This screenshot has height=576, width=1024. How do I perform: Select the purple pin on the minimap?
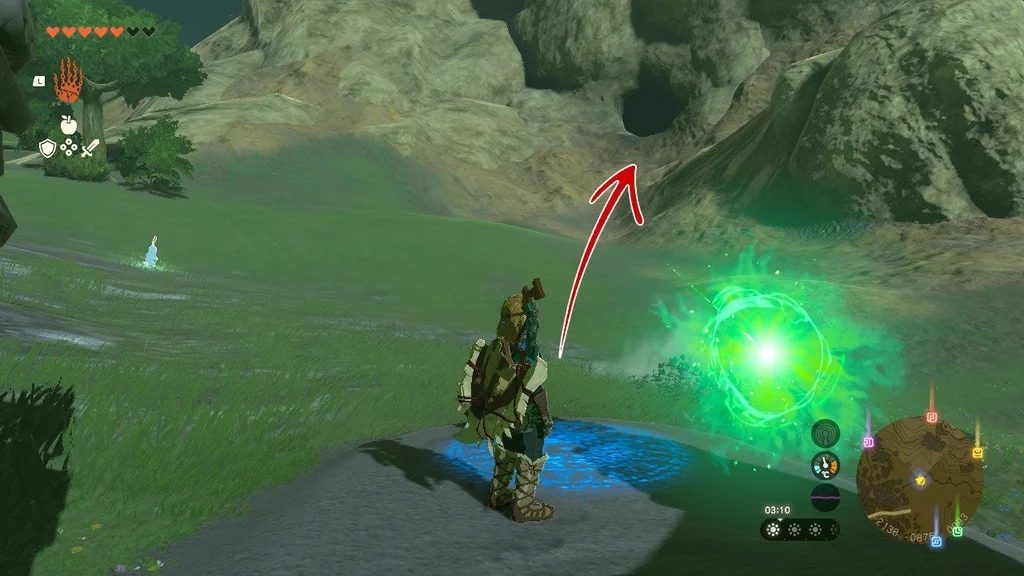(x=869, y=441)
